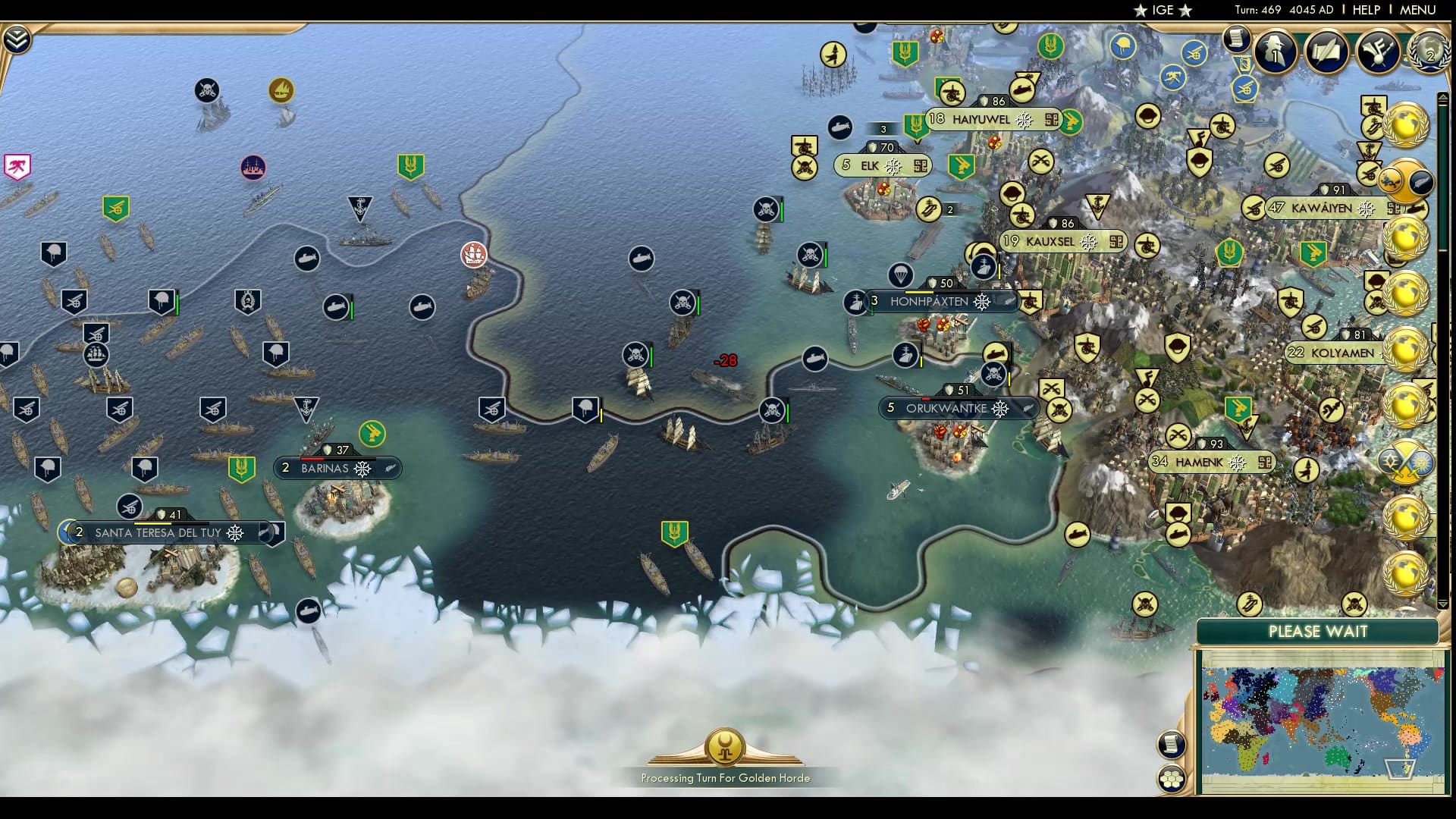Screen dimensions: 1456x819
Task: Select the Santa Teresa del Tuy banner
Action: [157, 533]
